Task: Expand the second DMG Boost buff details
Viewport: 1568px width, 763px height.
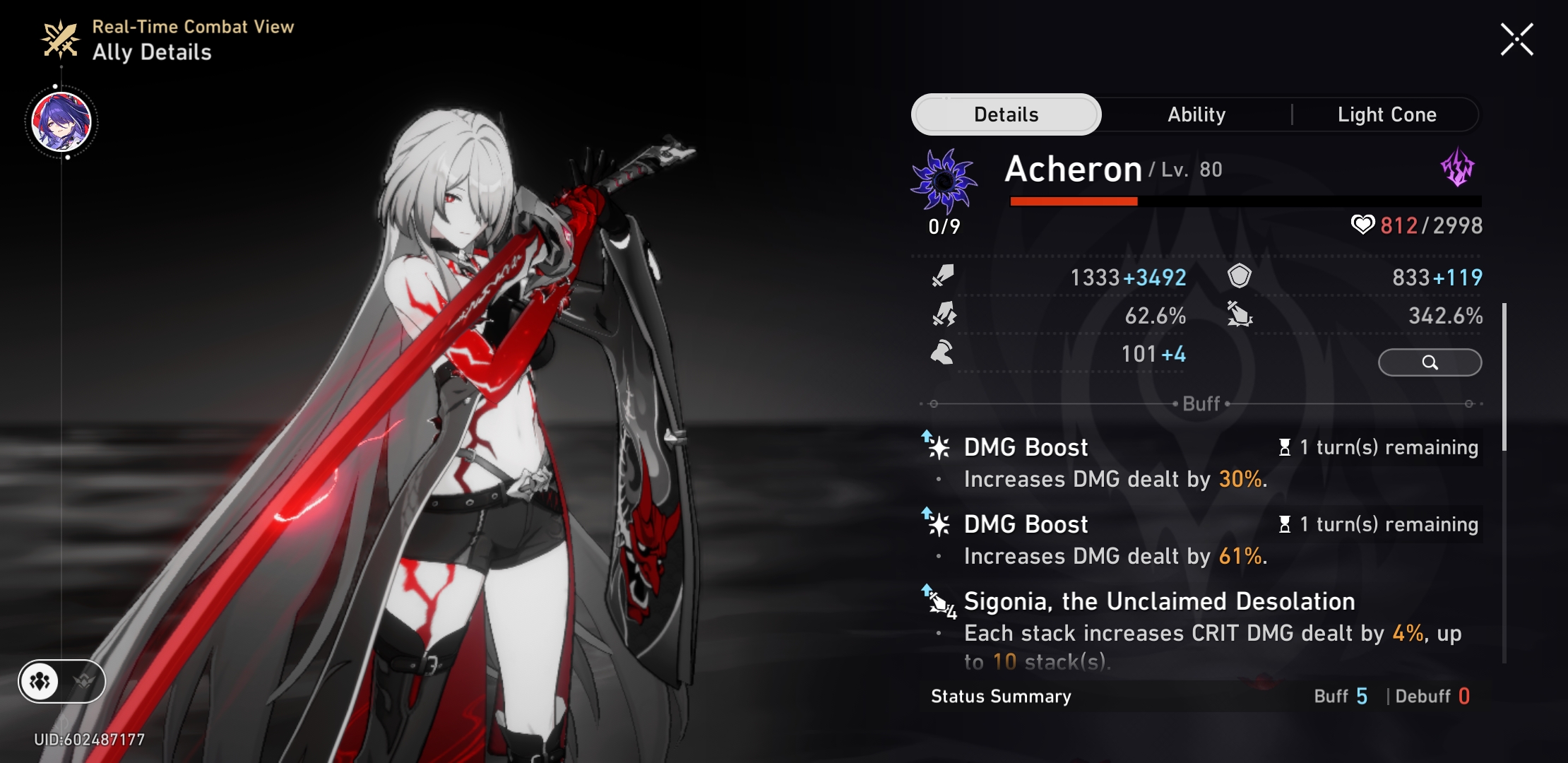Action: click(1025, 524)
